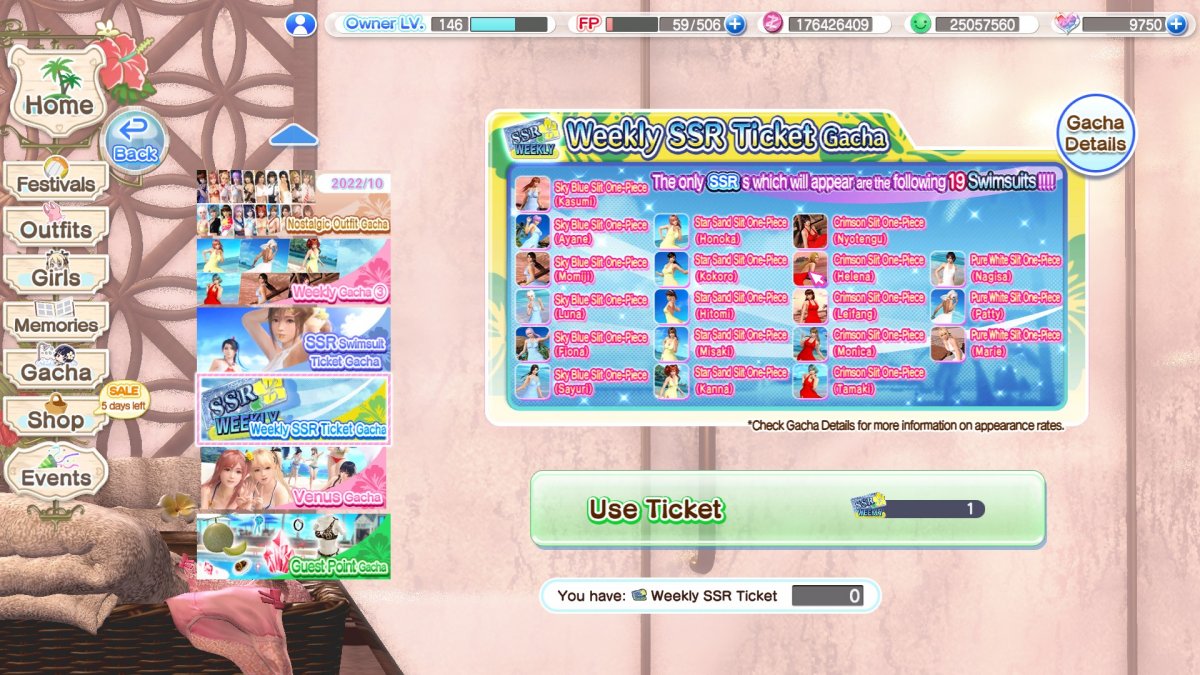Viewport: 1200px width, 675px height.
Task: Open the Festivals menu
Action: pyautogui.click(x=56, y=183)
